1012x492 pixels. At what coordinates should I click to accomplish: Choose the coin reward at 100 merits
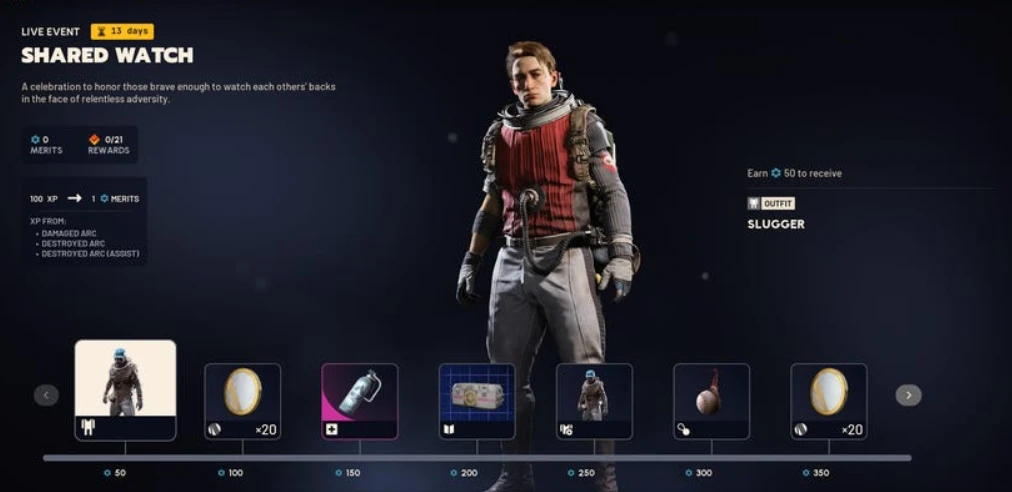(242, 401)
